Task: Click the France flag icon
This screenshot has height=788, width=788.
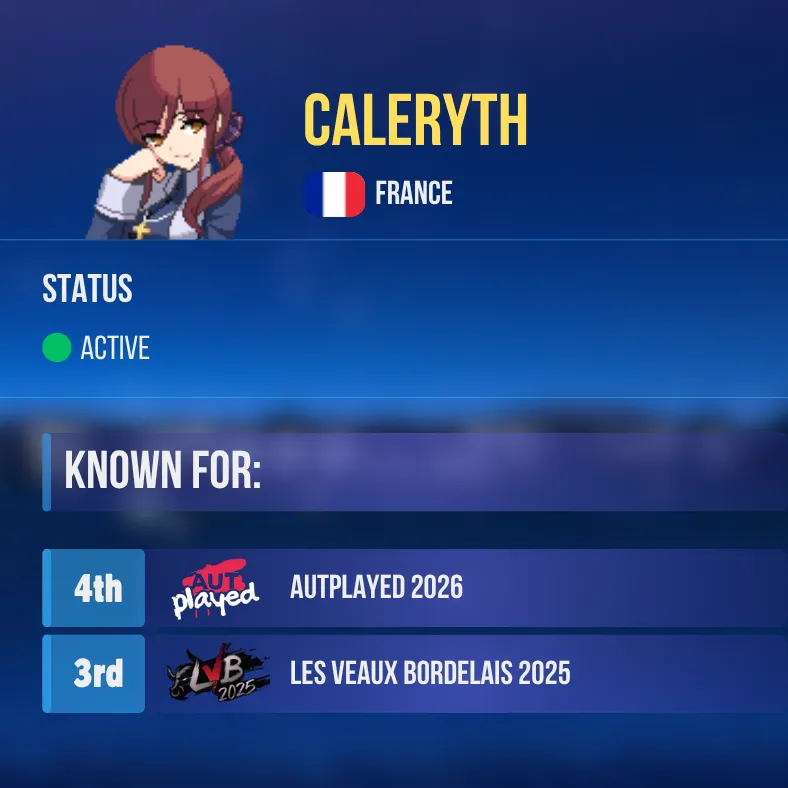Action: 334,194
